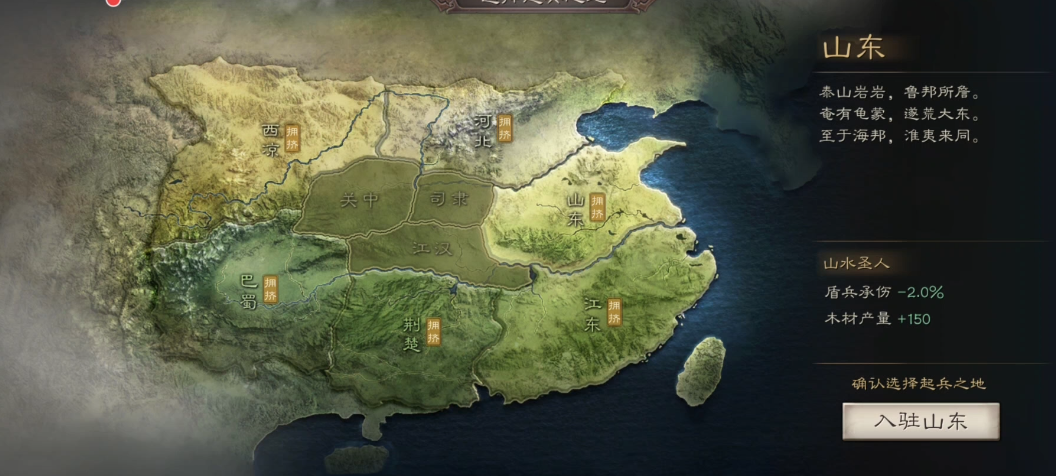This screenshot has height=476, width=1056.
Task: Select the 巴蜀 region
Action: (250, 290)
